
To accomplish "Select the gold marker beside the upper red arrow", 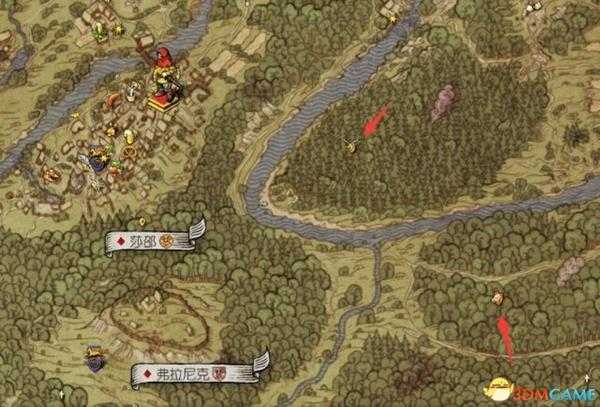I will click(x=352, y=145).
